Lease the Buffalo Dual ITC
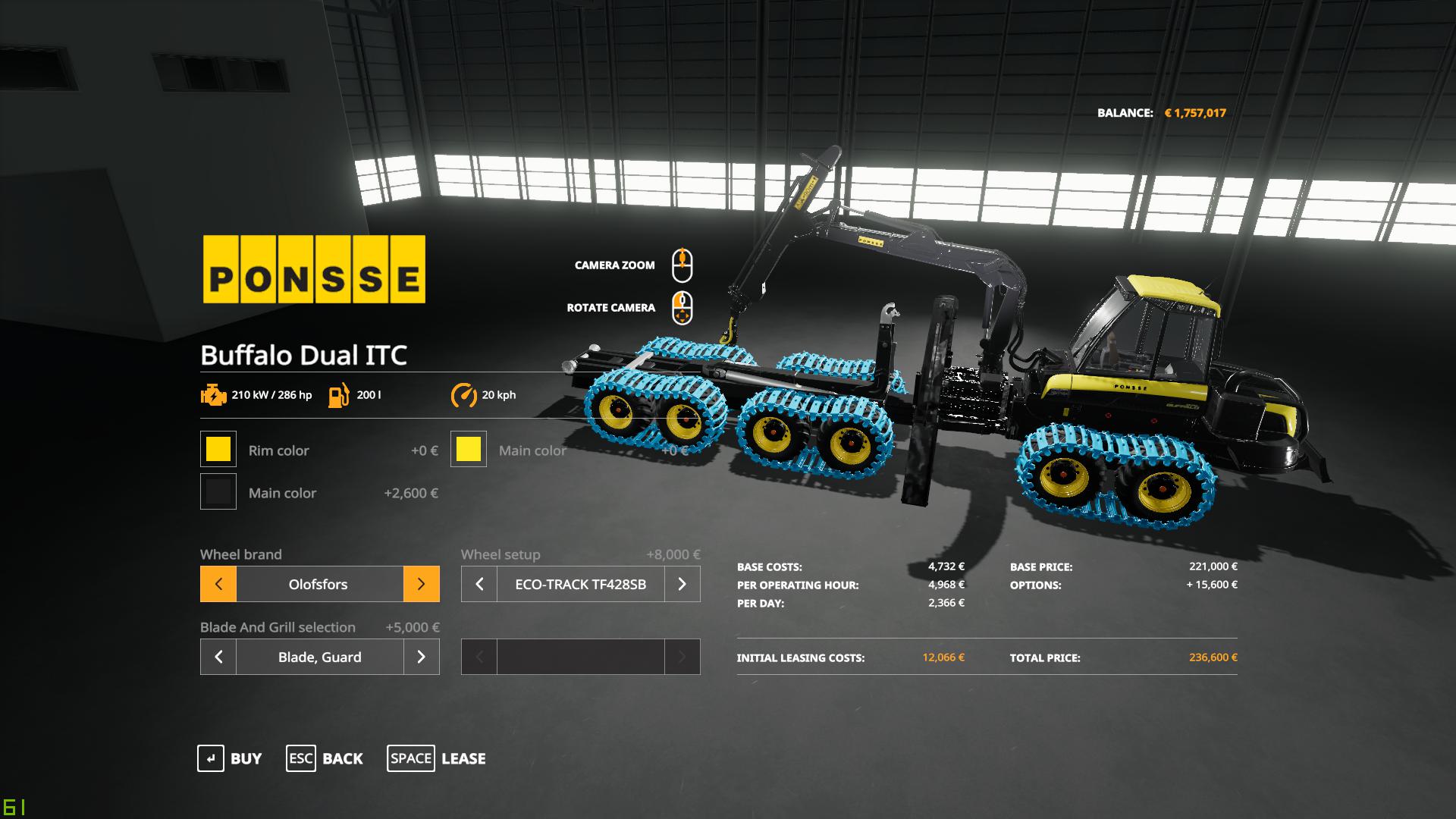Image resolution: width=1456 pixels, height=819 pixels. click(x=436, y=758)
